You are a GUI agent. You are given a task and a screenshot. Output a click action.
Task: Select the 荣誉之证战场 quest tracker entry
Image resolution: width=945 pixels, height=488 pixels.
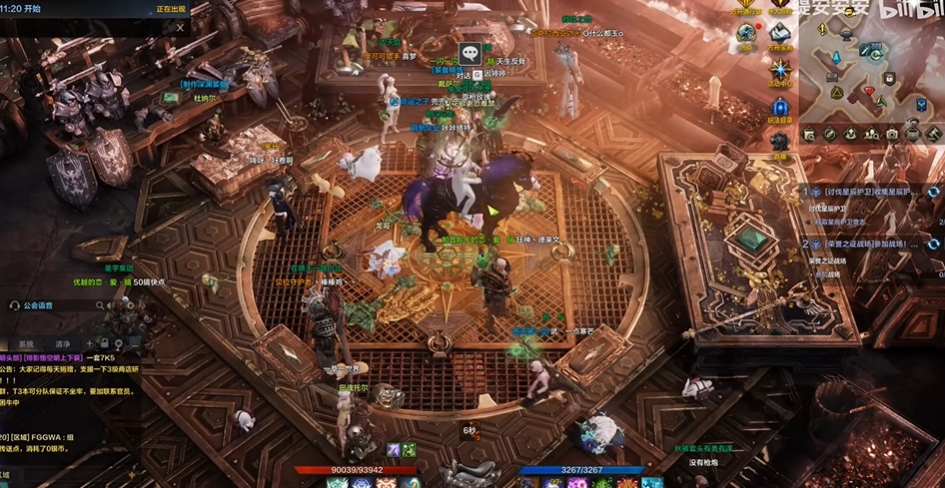pos(862,244)
